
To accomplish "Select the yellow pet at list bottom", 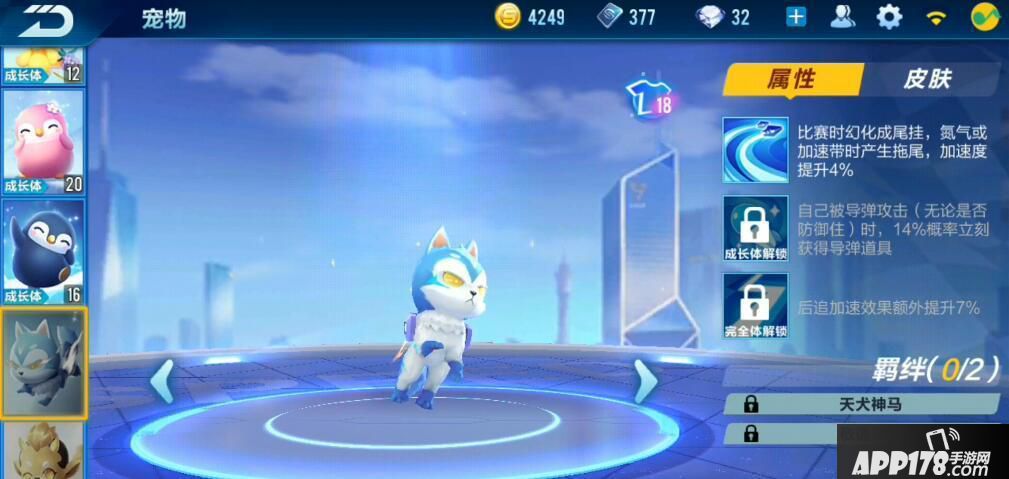I will 43,452.
